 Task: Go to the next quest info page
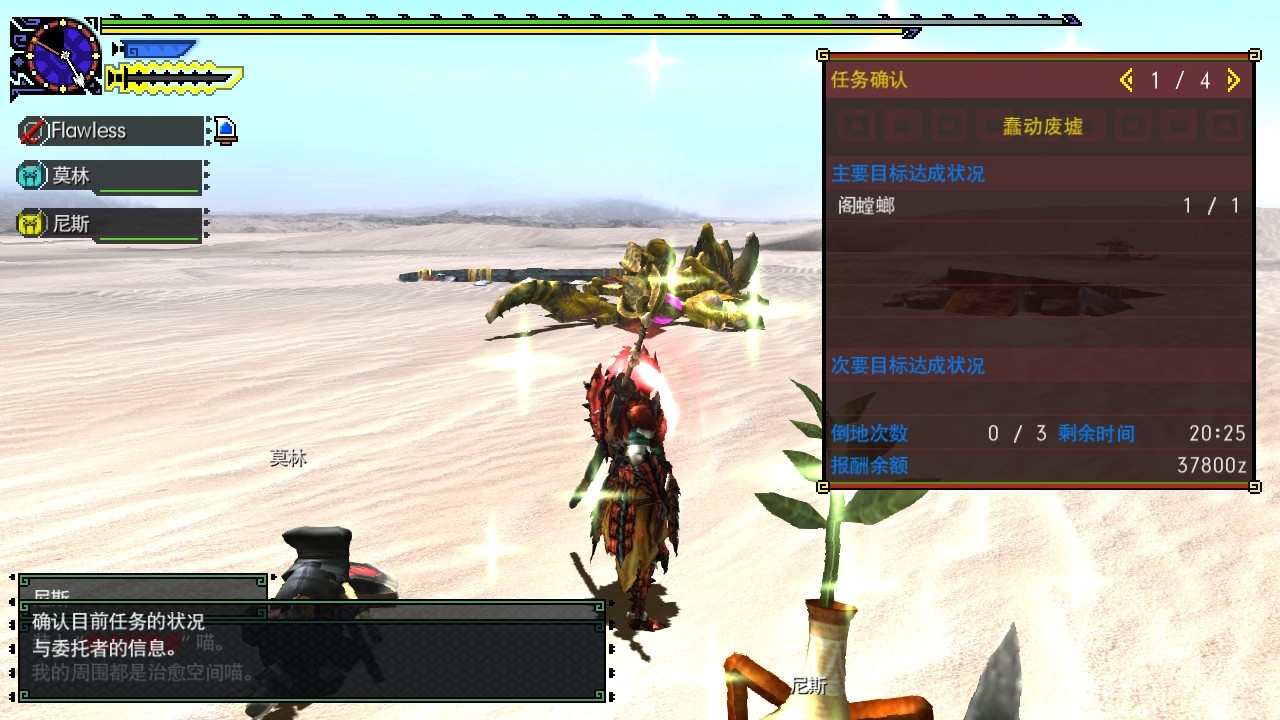(1233, 81)
